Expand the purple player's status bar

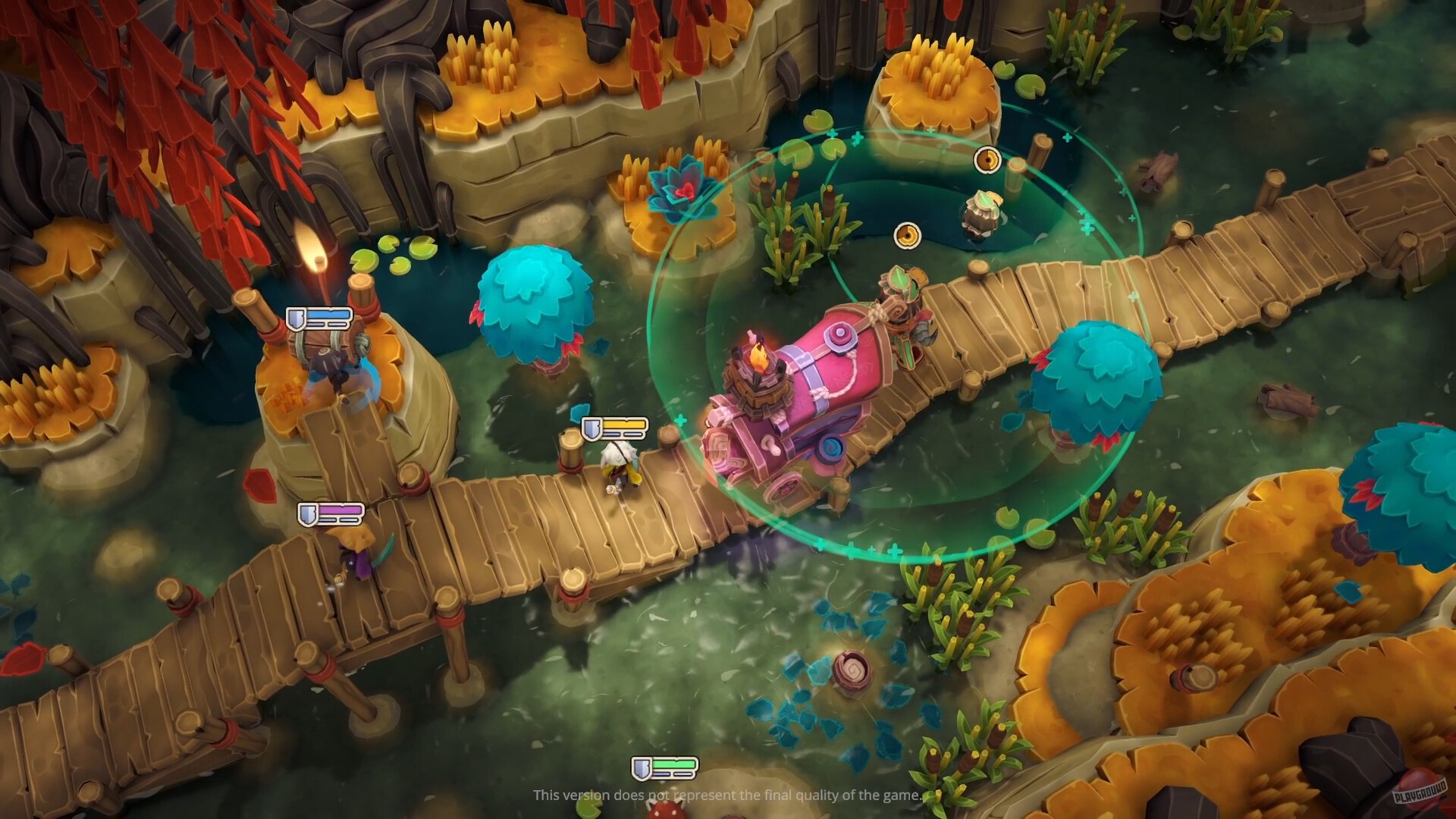click(x=337, y=513)
